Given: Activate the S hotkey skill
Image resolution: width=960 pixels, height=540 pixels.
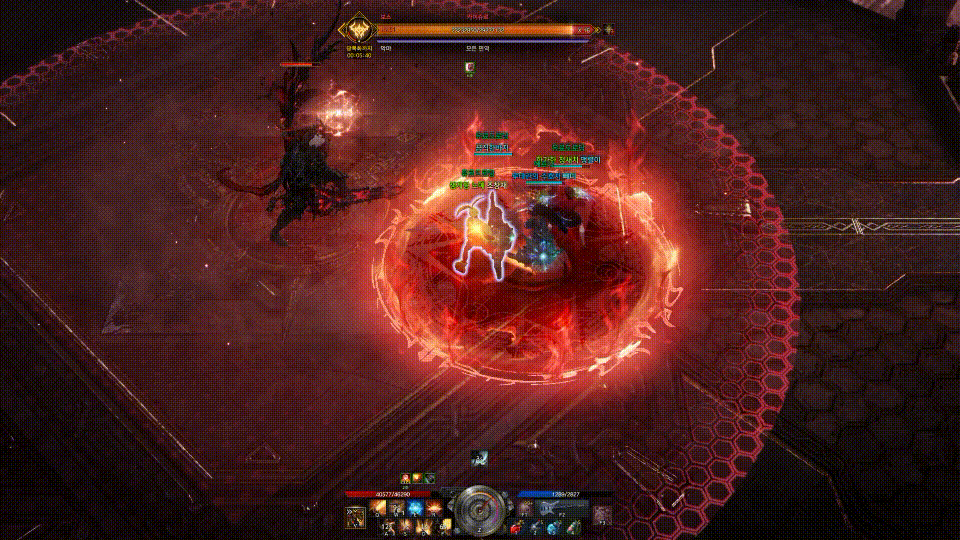Looking at the screenshot, I should (404, 525).
